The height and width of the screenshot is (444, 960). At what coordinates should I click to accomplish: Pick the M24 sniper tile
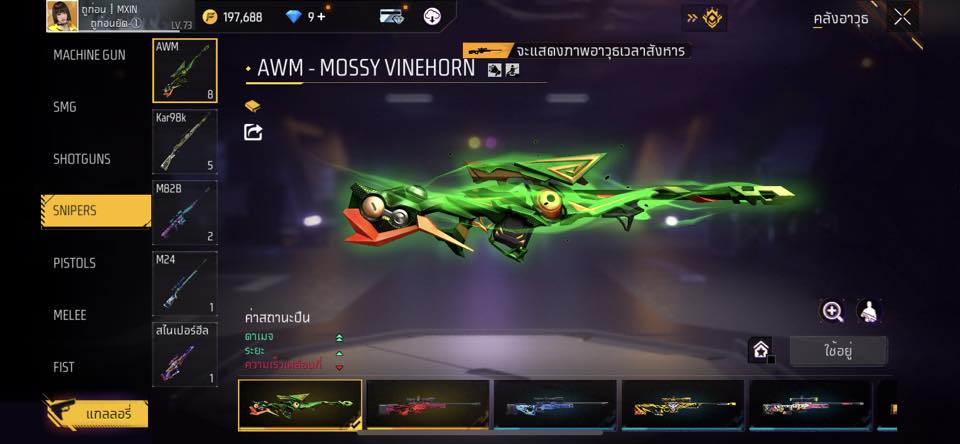point(185,283)
